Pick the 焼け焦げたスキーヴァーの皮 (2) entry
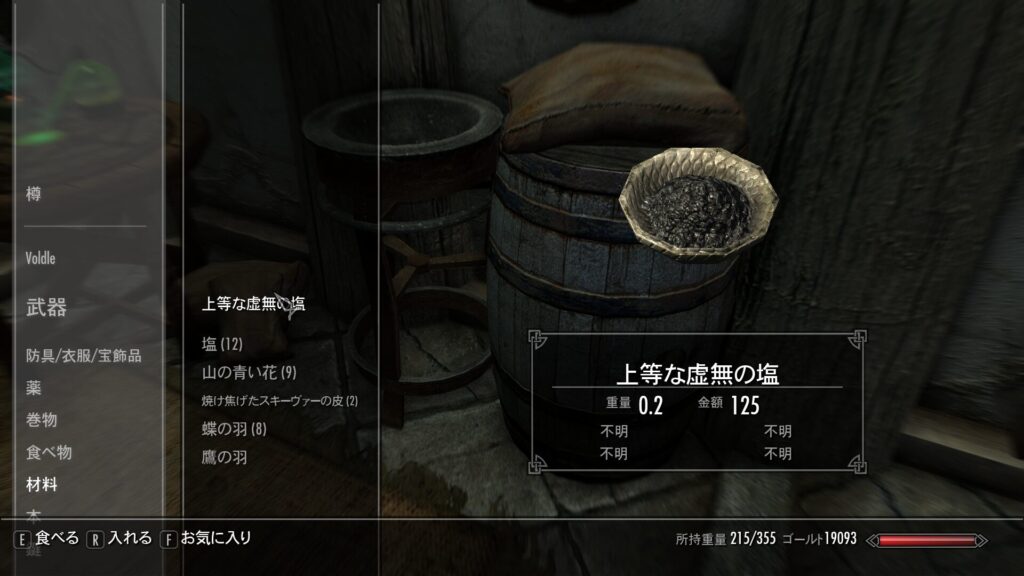Viewport: 1024px width, 576px height. tap(280, 401)
